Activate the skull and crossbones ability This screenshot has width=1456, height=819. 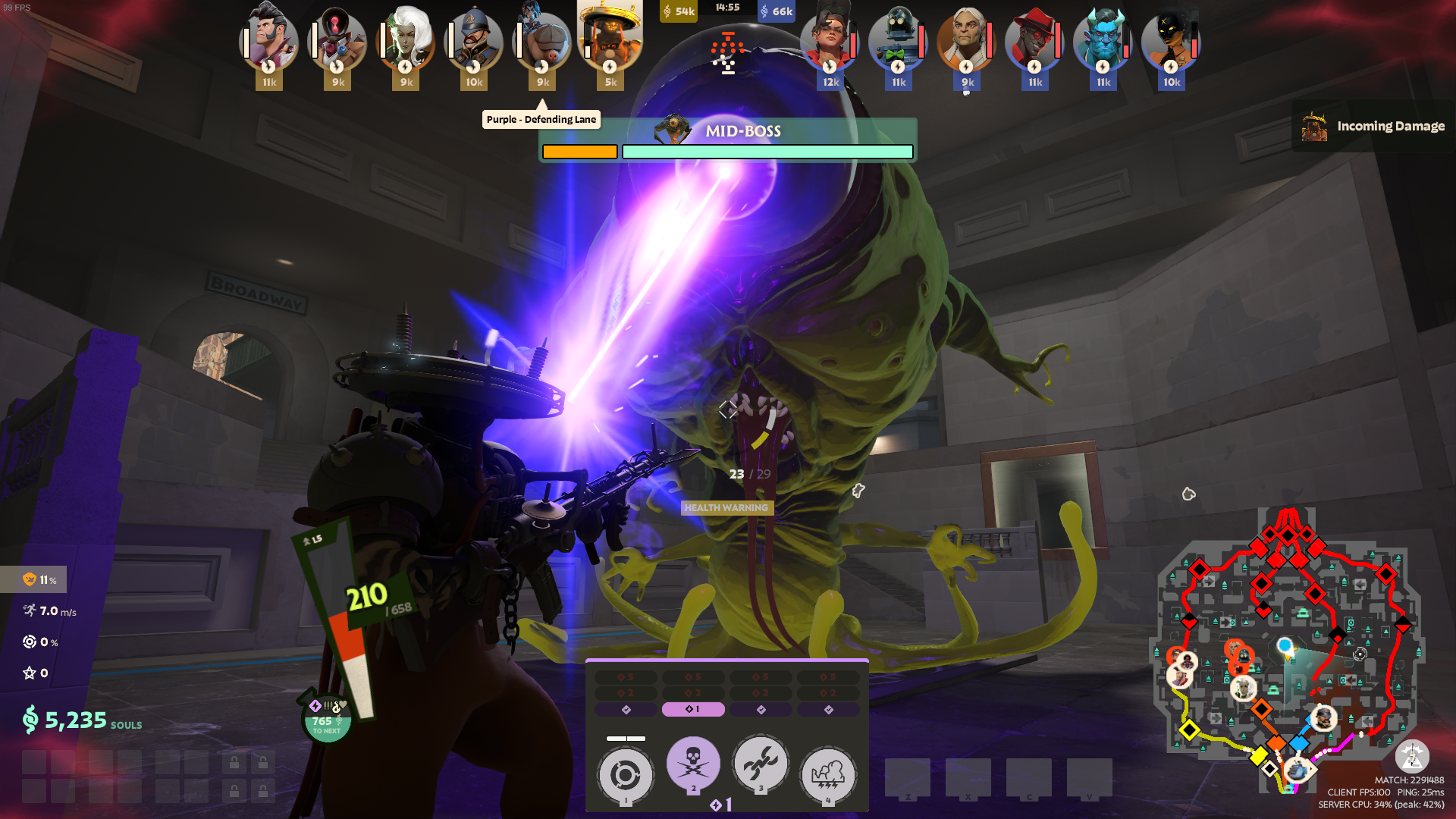pos(693,764)
